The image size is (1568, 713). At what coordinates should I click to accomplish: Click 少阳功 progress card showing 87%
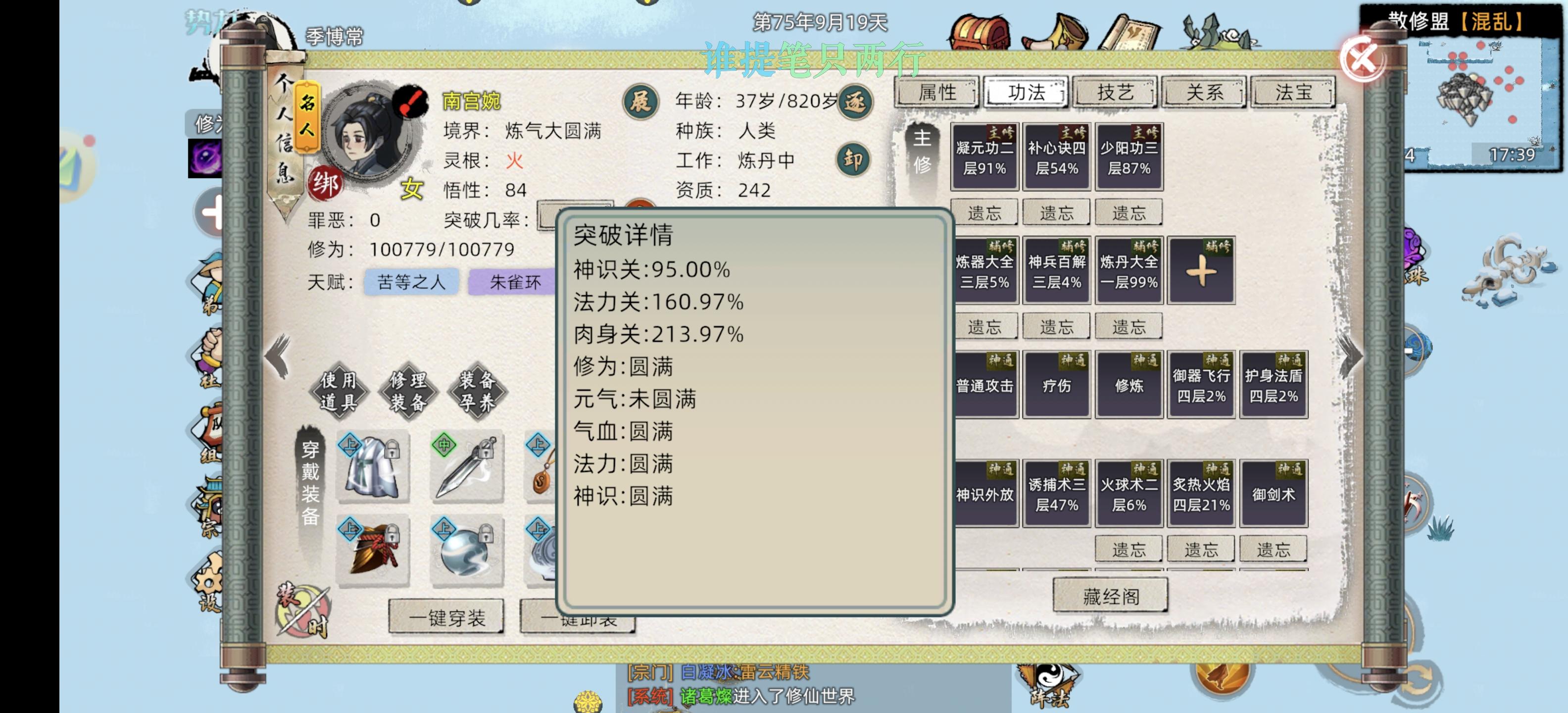[x=1129, y=155]
